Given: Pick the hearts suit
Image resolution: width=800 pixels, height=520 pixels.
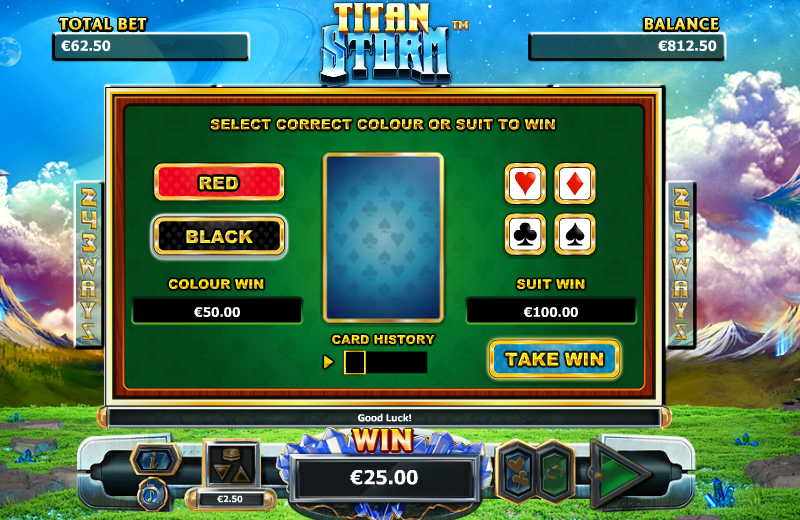Looking at the screenshot, I should [x=525, y=183].
